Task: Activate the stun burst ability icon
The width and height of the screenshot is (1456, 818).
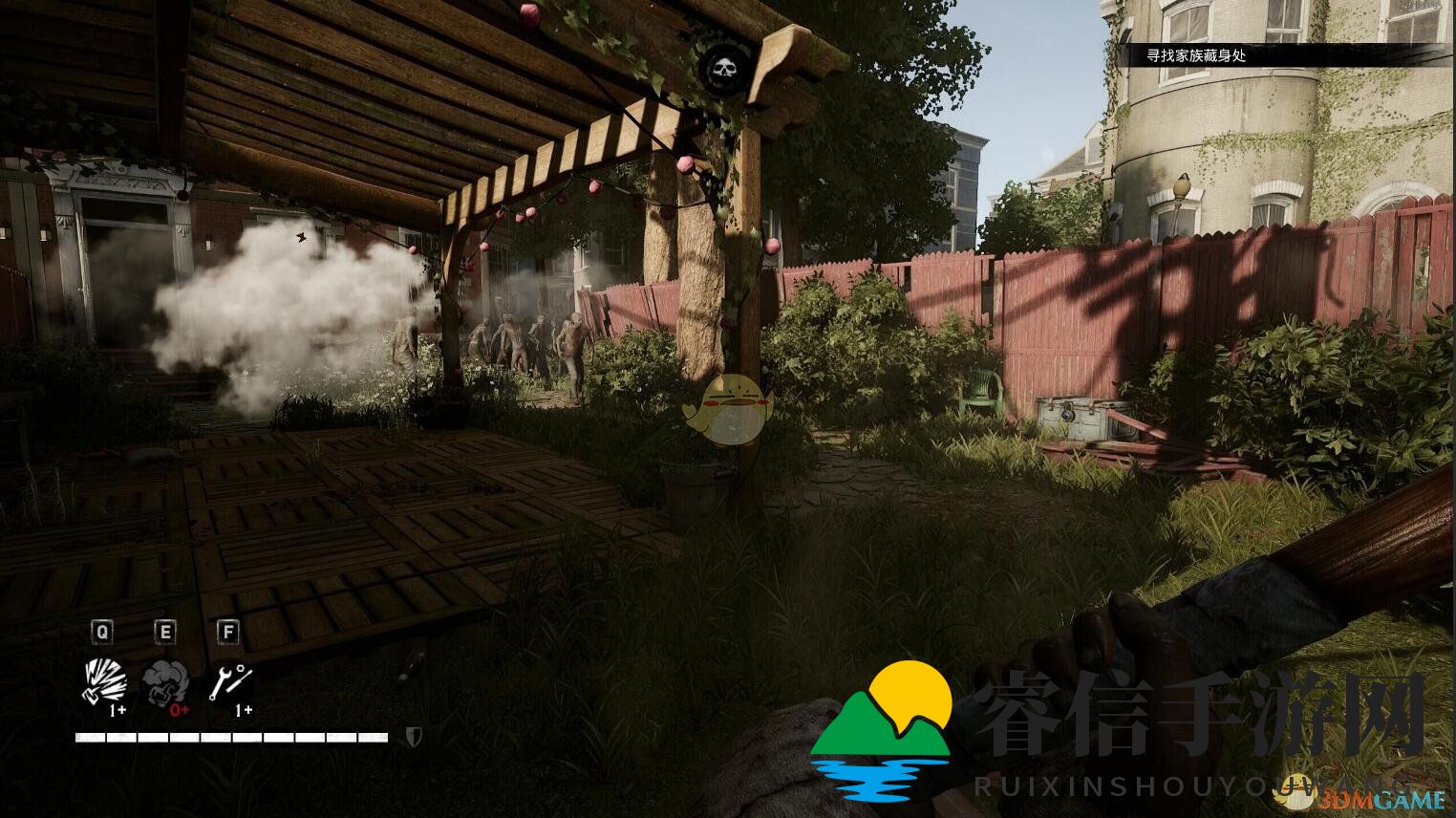Action: (x=104, y=681)
